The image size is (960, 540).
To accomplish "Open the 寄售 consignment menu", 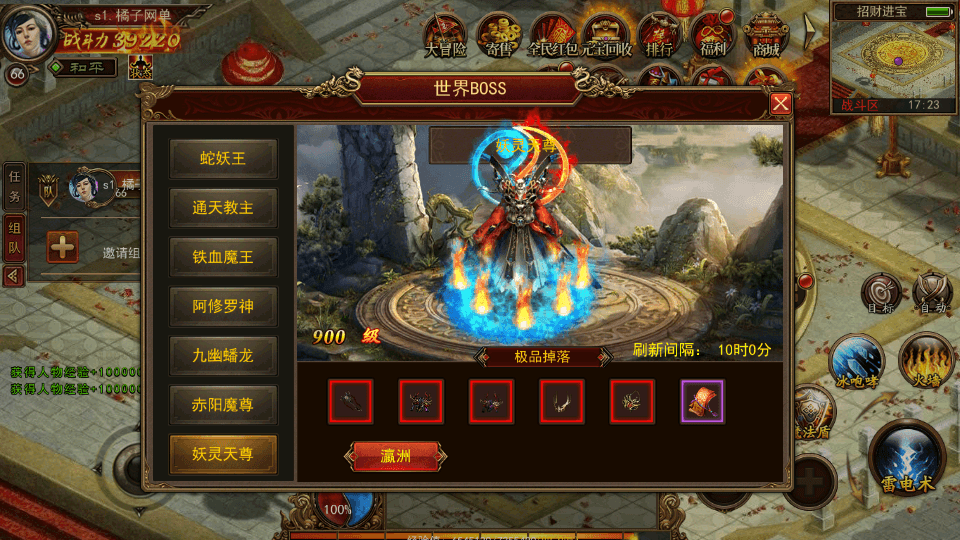I will click(499, 35).
